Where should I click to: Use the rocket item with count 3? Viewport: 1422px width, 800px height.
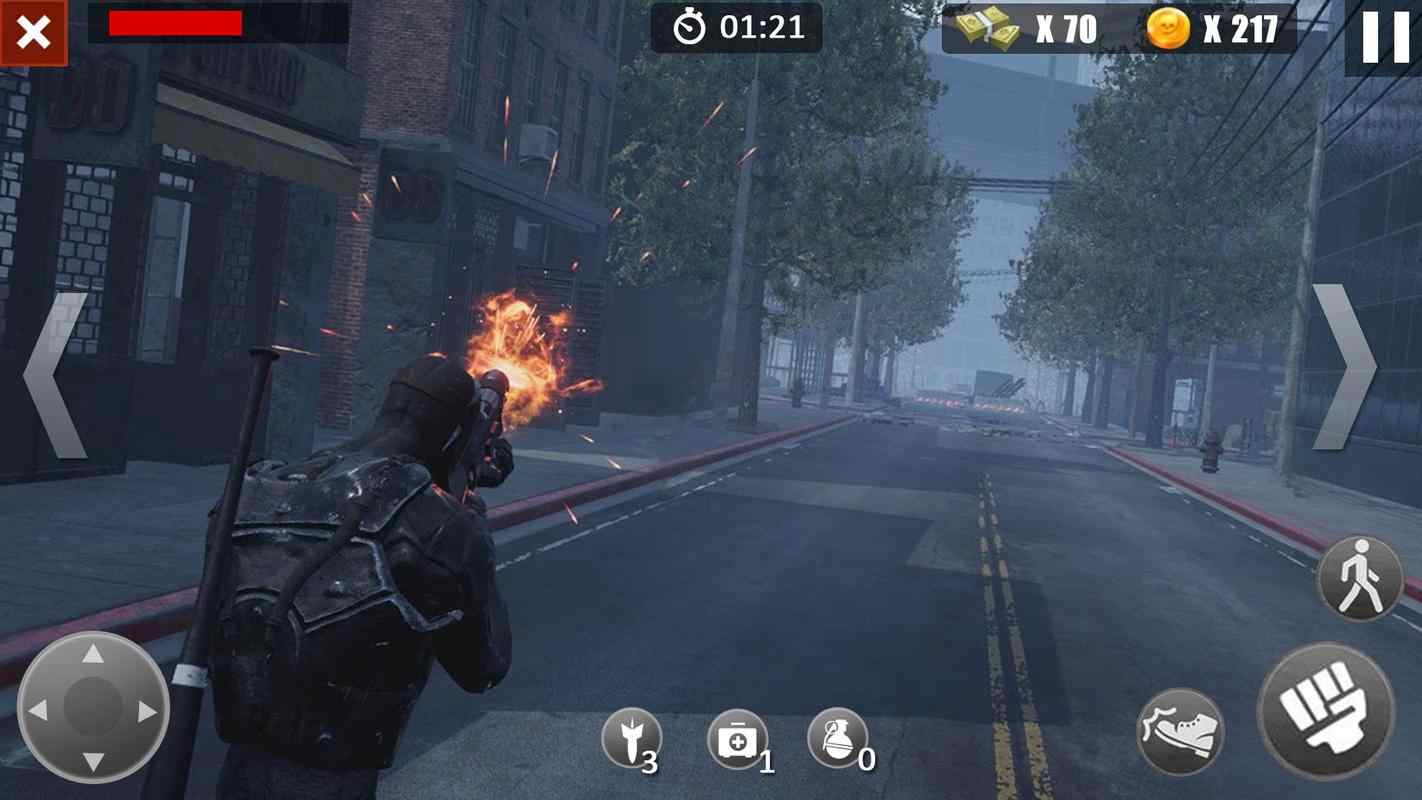(631, 740)
